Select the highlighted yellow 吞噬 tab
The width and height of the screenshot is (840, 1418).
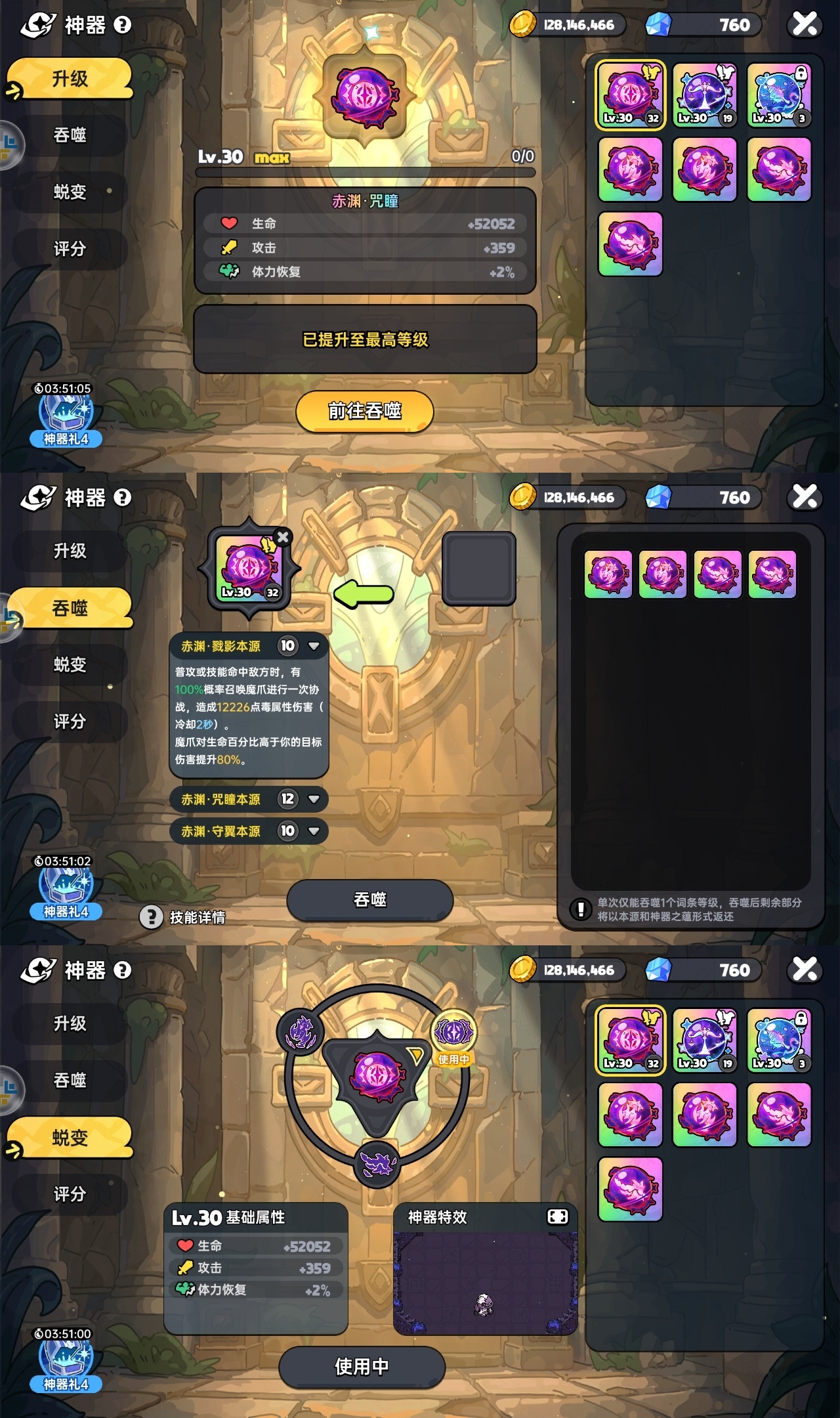coord(70,609)
